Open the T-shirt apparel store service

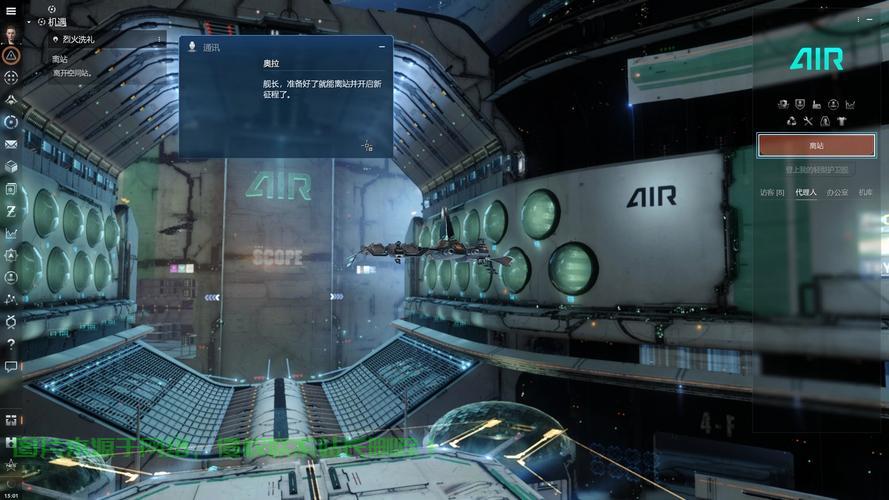tap(841, 121)
